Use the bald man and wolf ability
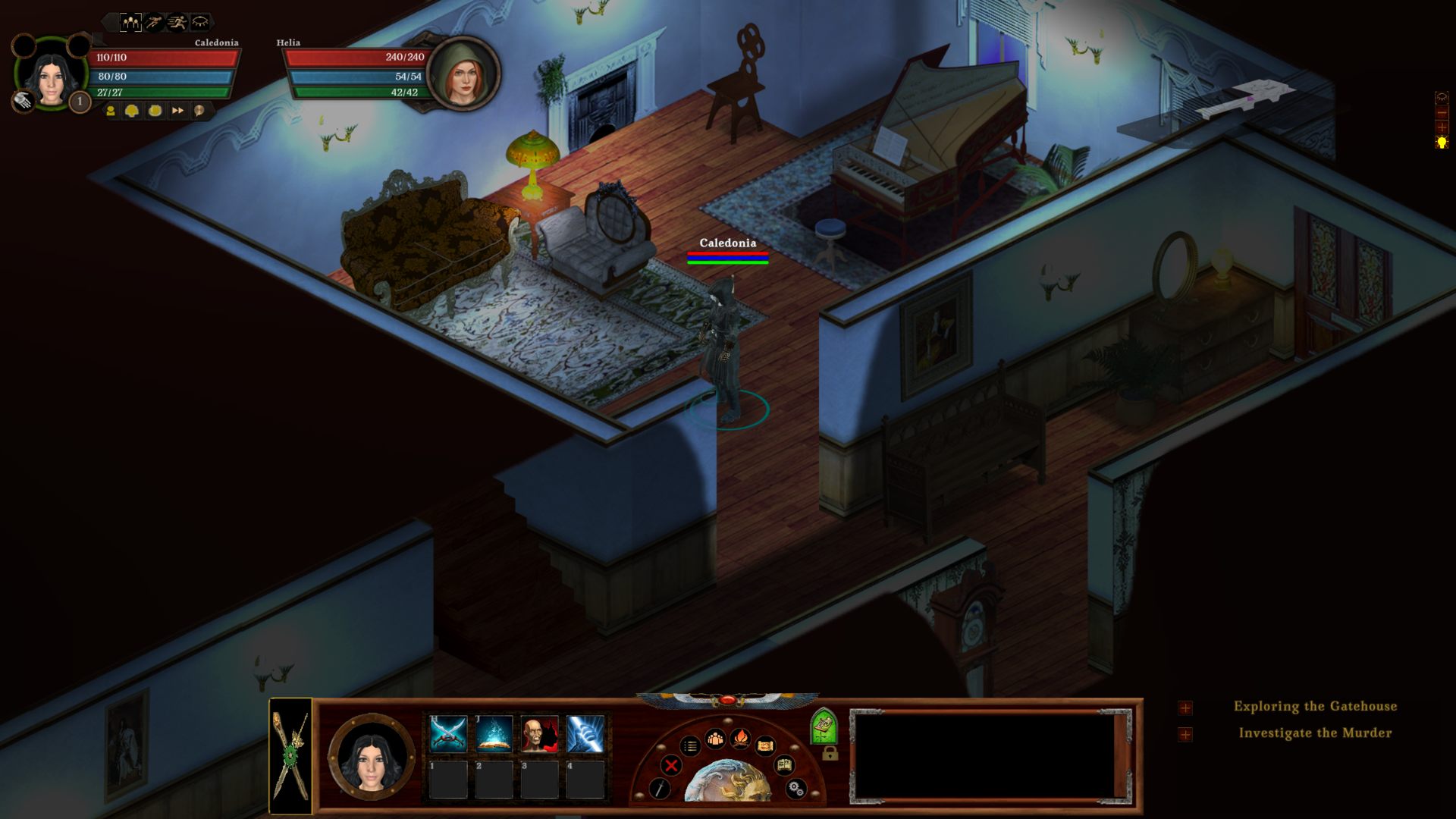Viewport: 1456px width, 819px height. (x=539, y=733)
